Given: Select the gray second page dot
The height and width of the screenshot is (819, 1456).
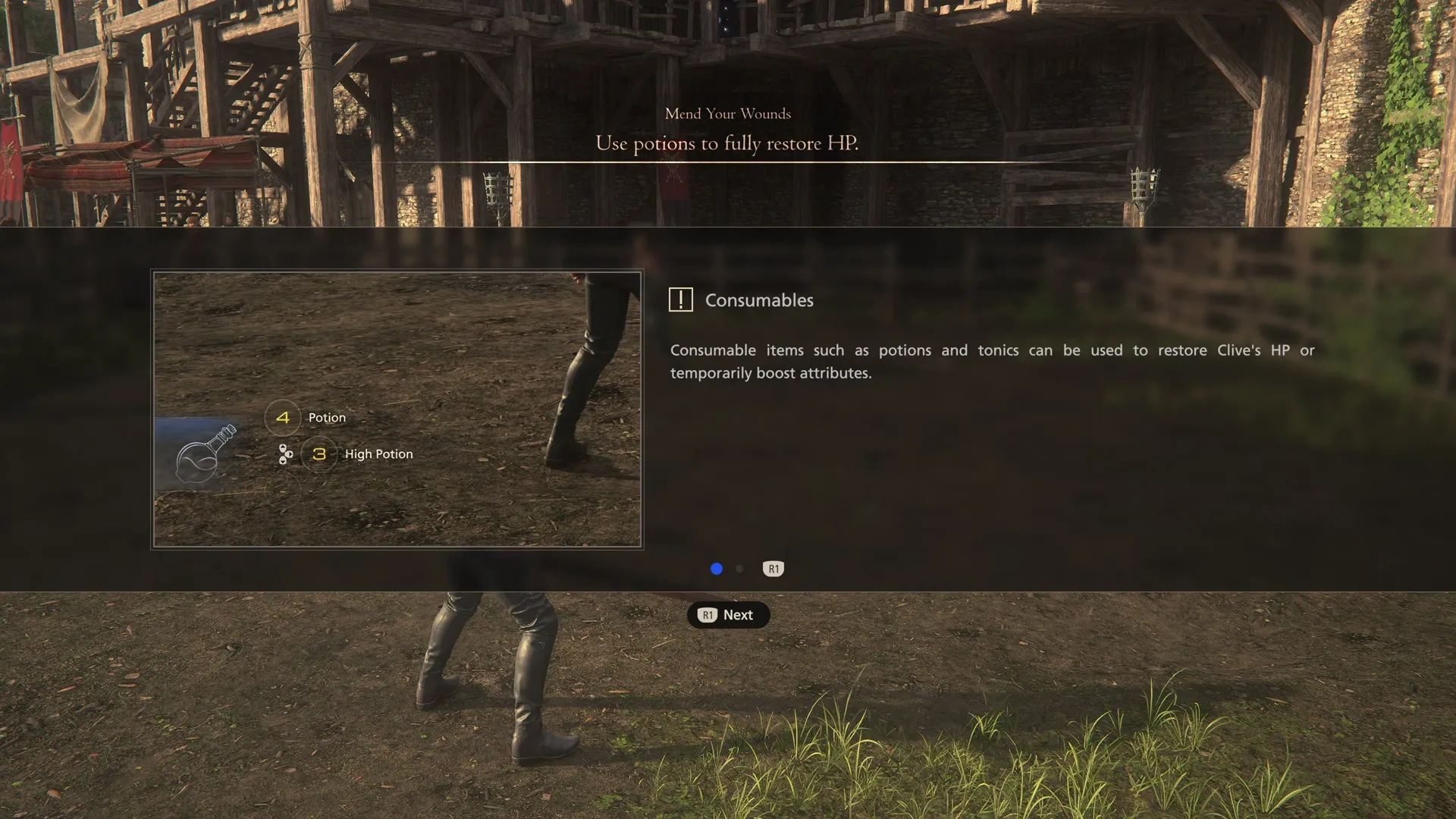Looking at the screenshot, I should (x=739, y=568).
